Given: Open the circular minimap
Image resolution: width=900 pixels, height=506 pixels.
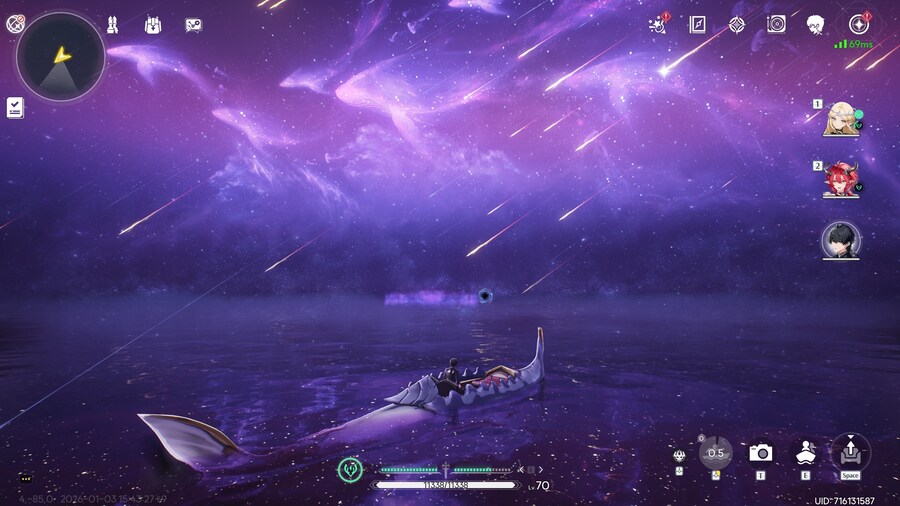Looking at the screenshot, I should click(61, 57).
